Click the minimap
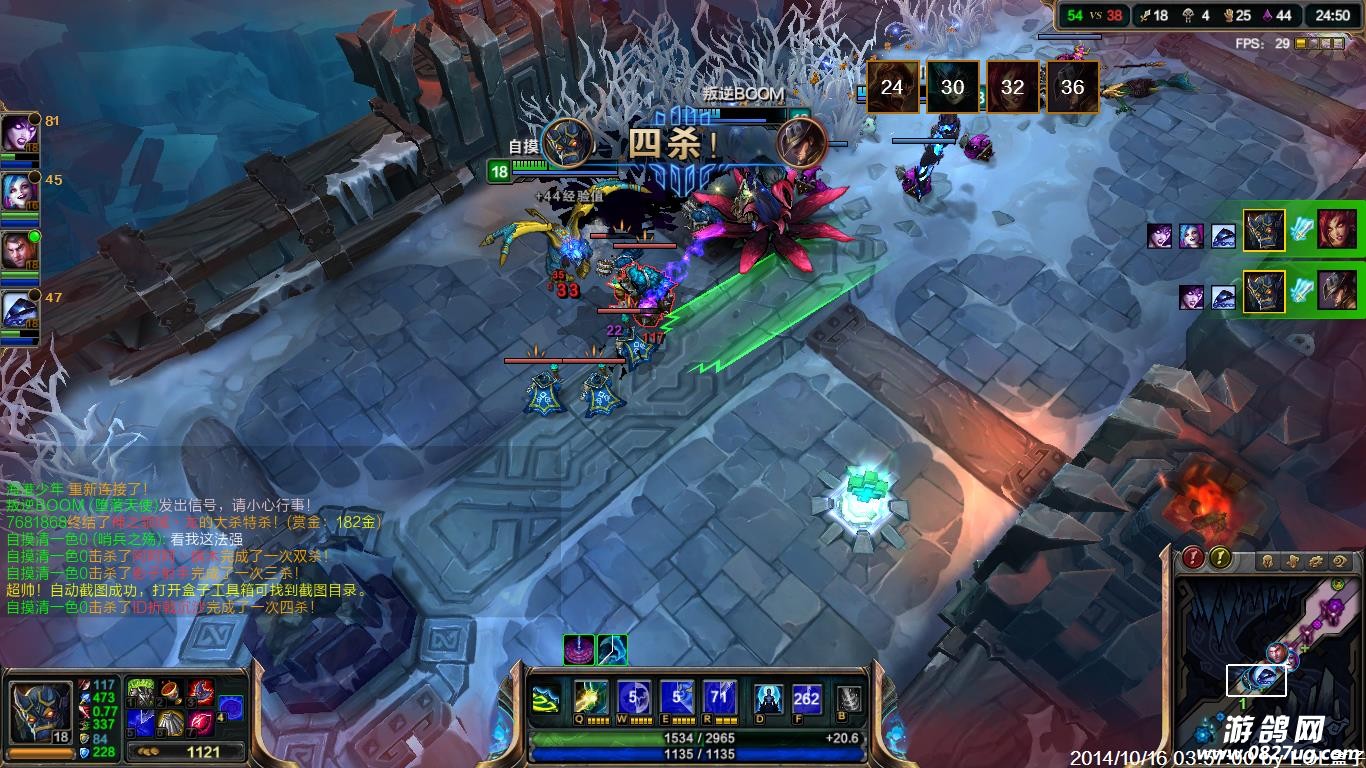Screen dimensions: 1366x768 pyautogui.click(x=1268, y=670)
